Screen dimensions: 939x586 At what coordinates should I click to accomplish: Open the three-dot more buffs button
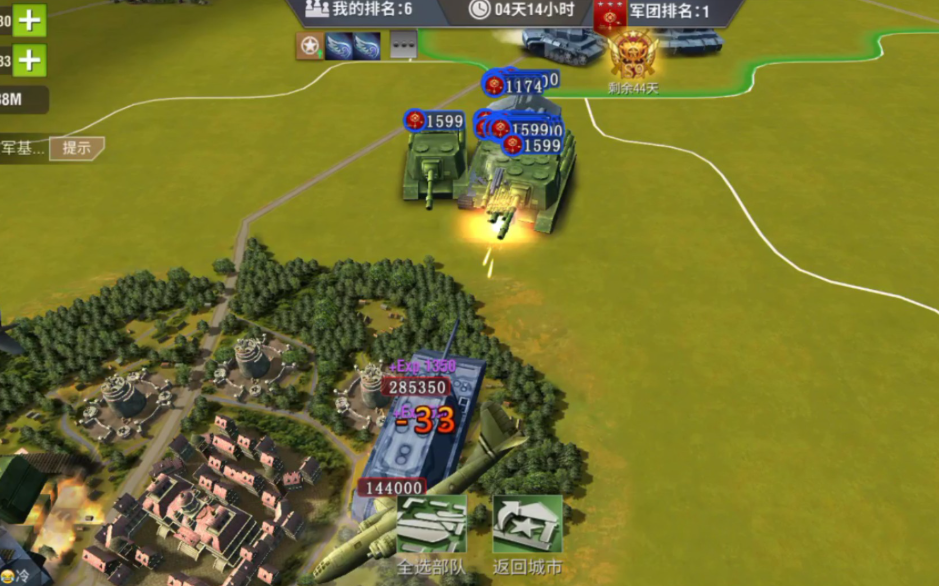click(x=403, y=45)
